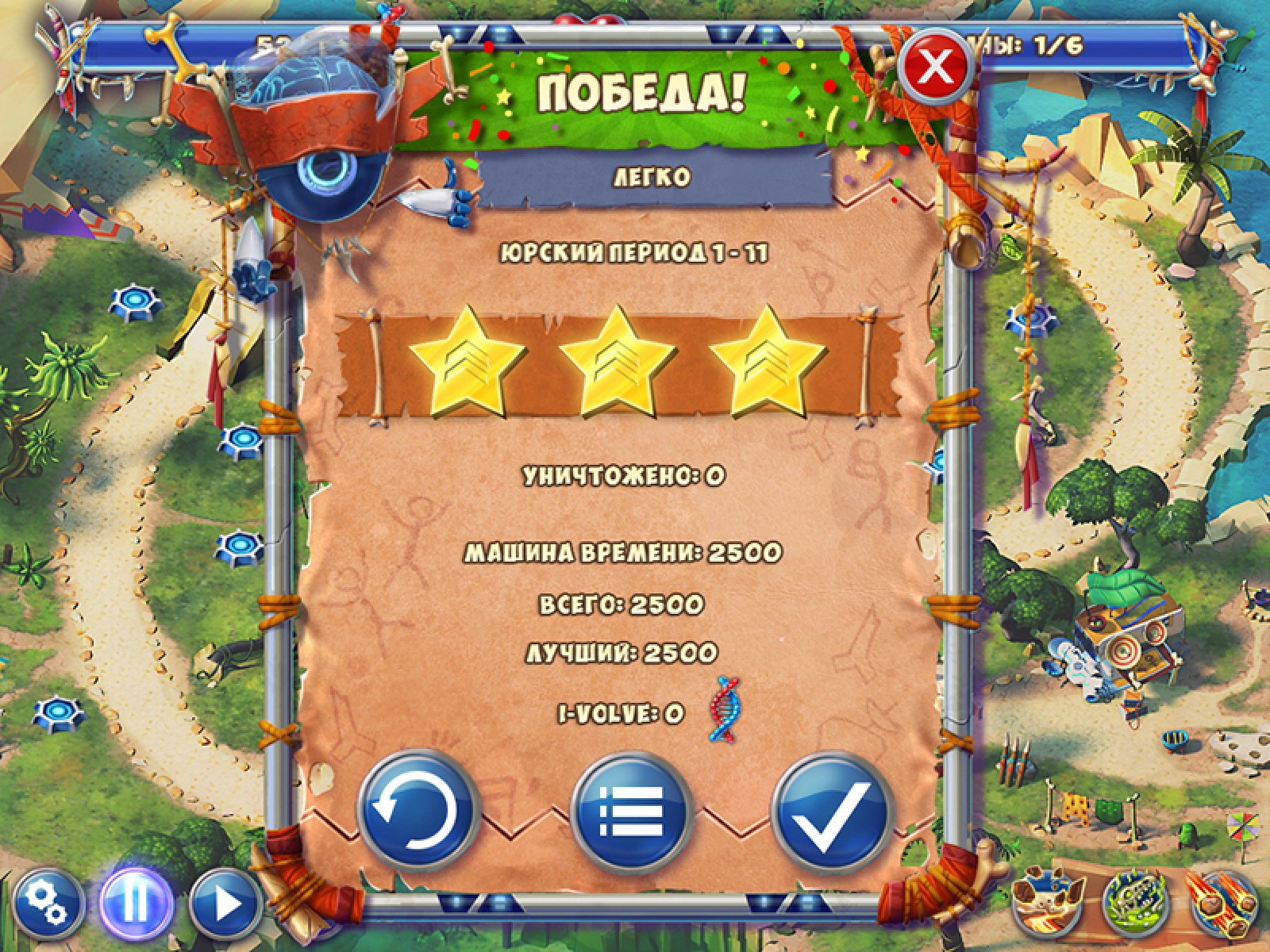Toggle the glowing pause button
This screenshot has height=952, width=1270.
pos(136,904)
